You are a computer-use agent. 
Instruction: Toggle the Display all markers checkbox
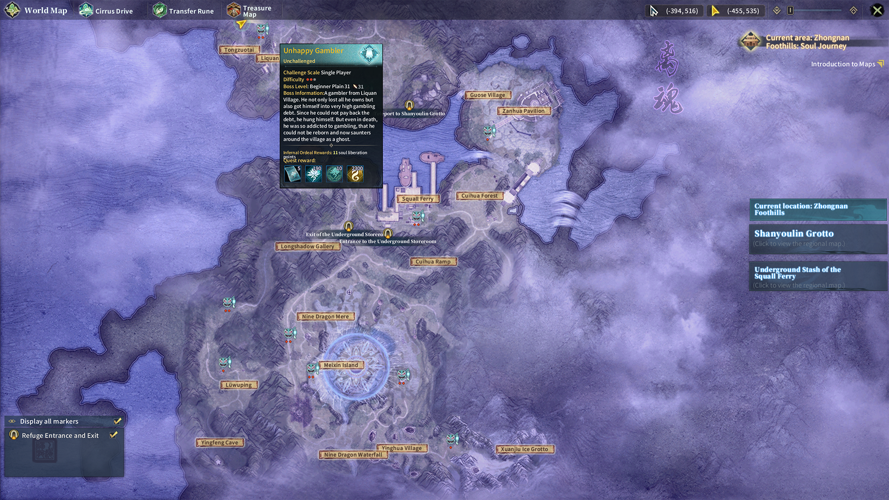[x=117, y=421]
